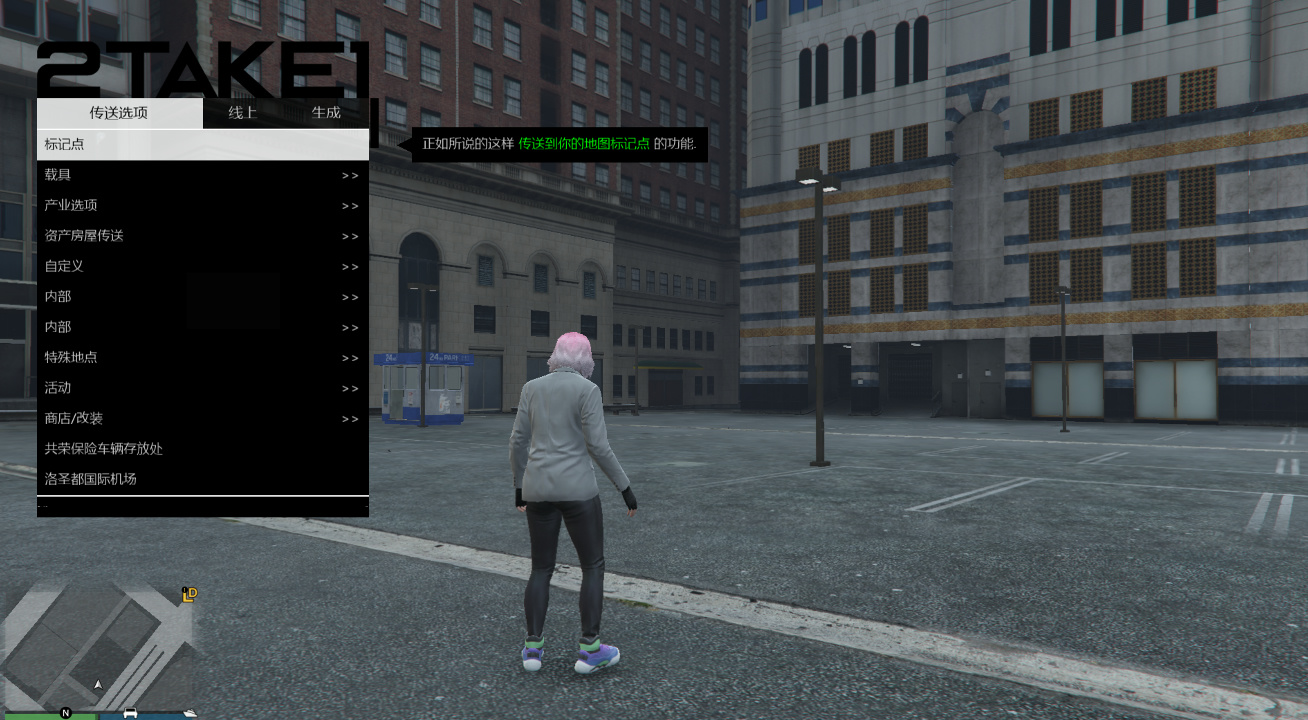1308x720 pixels.
Task: Select the car icon on the minimap bar
Action: (x=130, y=715)
